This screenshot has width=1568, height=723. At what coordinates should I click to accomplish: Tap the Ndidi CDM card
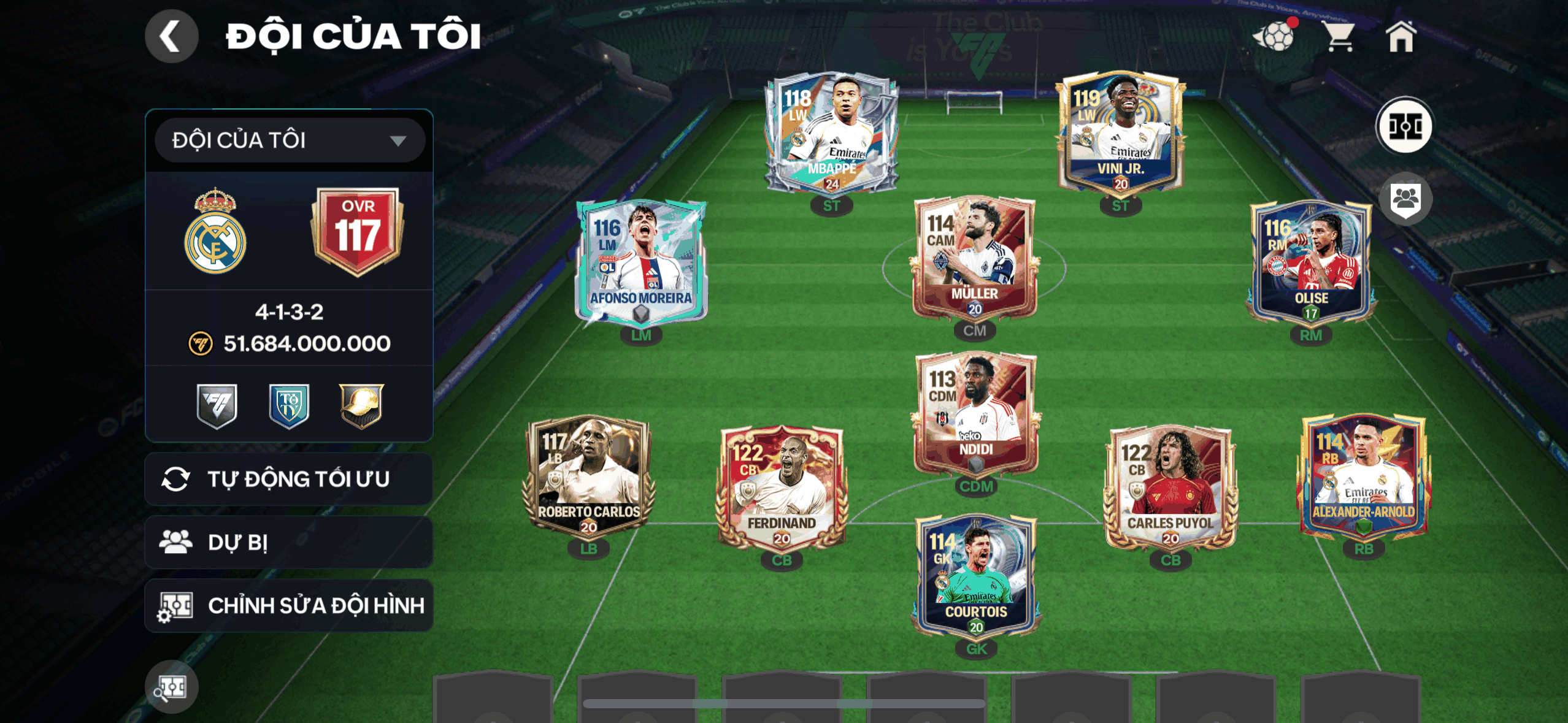click(975, 414)
